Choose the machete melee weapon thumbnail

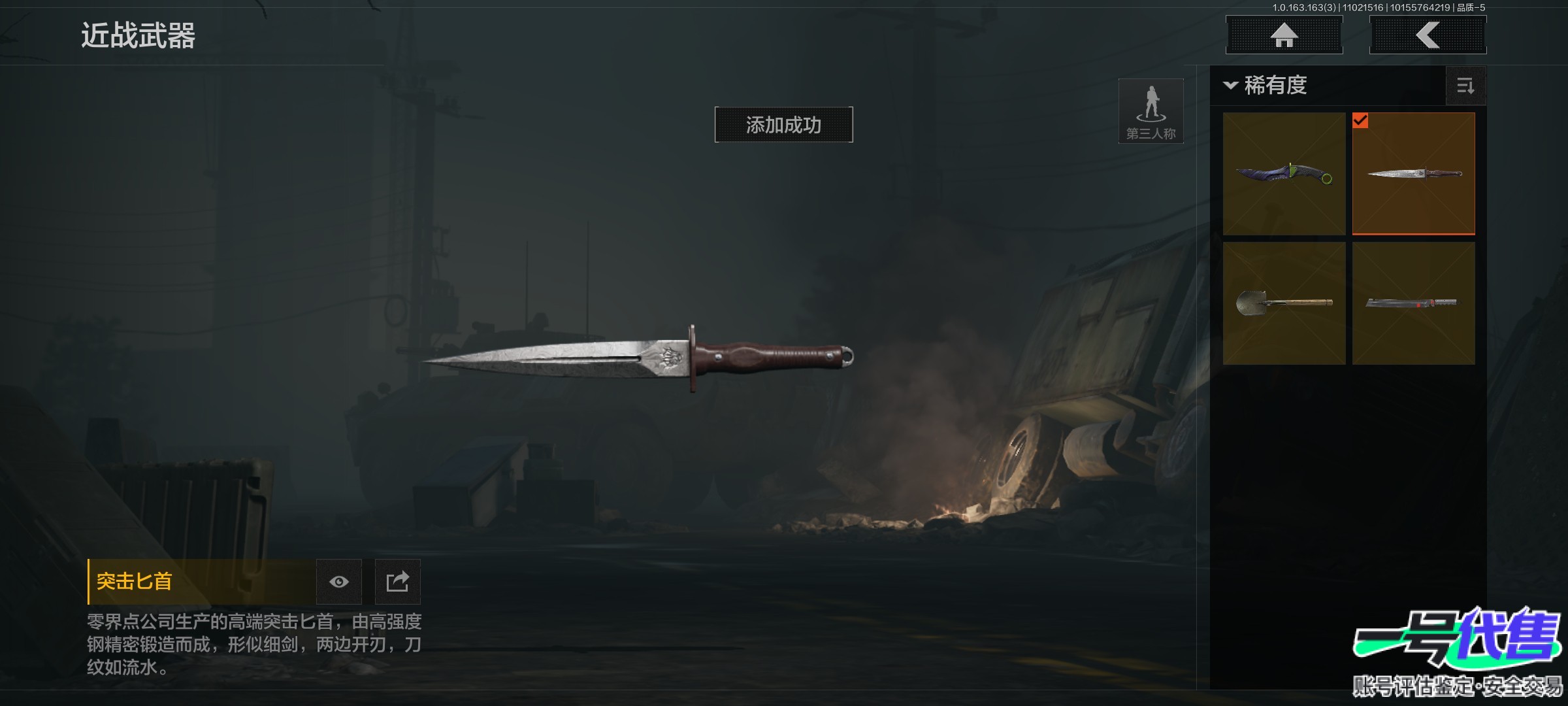point(1413,303)
